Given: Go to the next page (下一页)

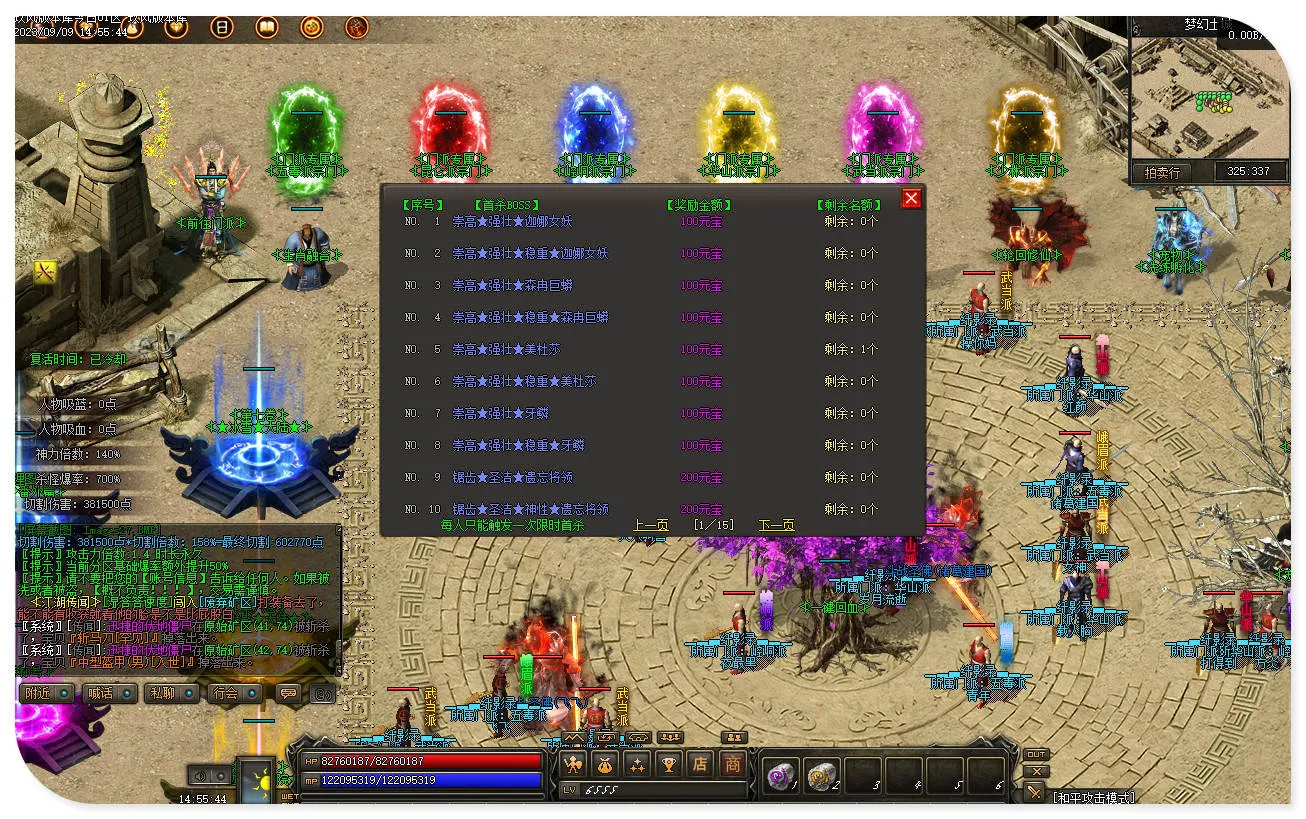Looking at the screenshot, I should (776, 525).
